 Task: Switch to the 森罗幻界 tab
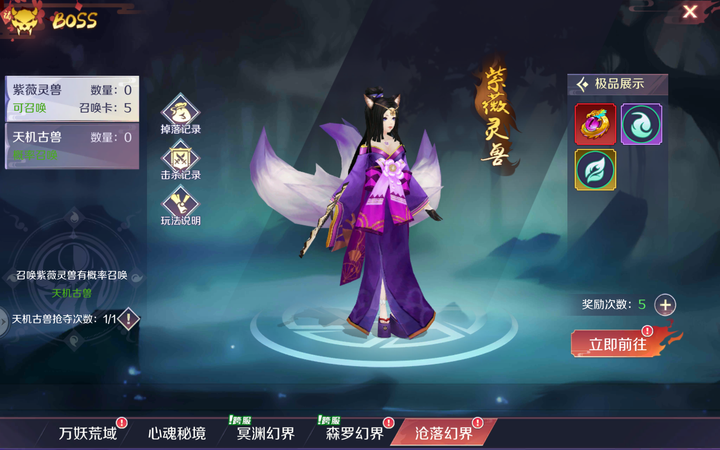click(354, 433)
